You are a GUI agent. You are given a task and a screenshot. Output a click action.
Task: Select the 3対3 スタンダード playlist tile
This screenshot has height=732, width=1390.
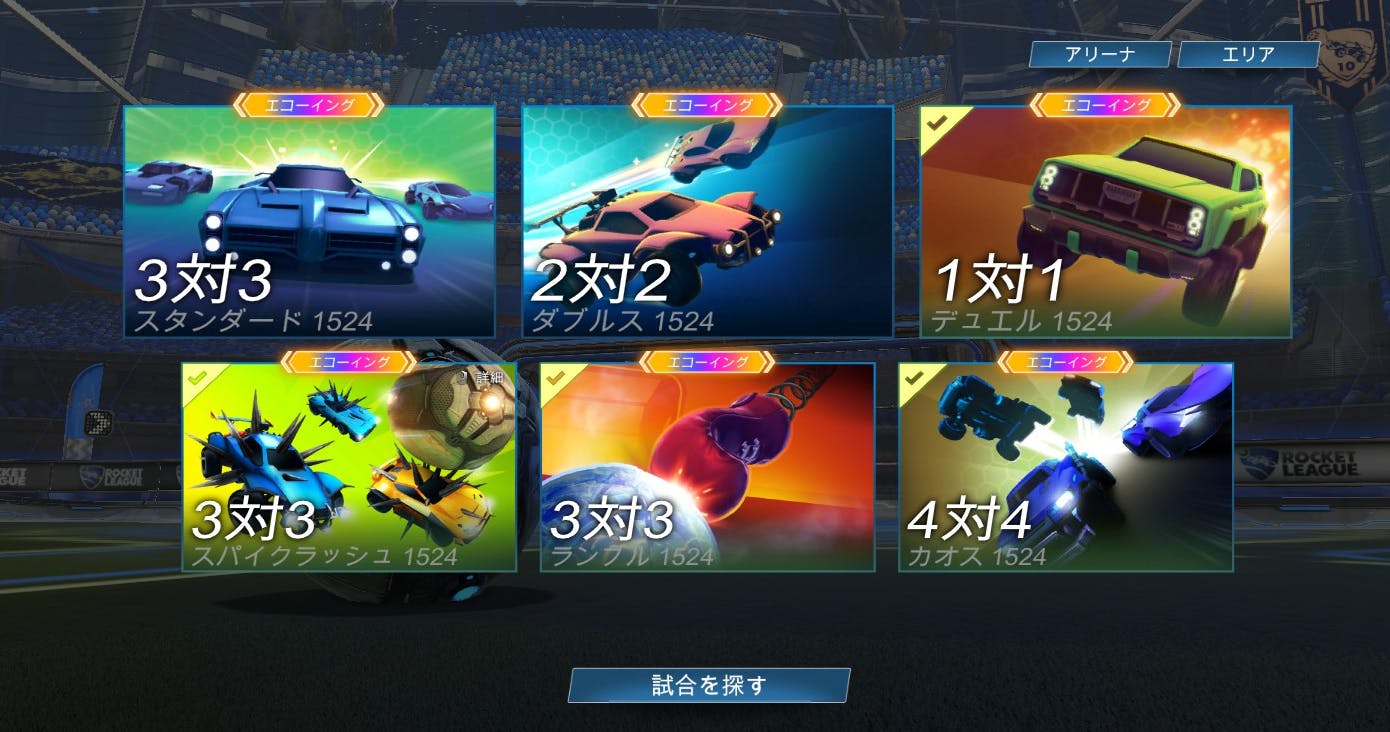click(x=310, y=220)
